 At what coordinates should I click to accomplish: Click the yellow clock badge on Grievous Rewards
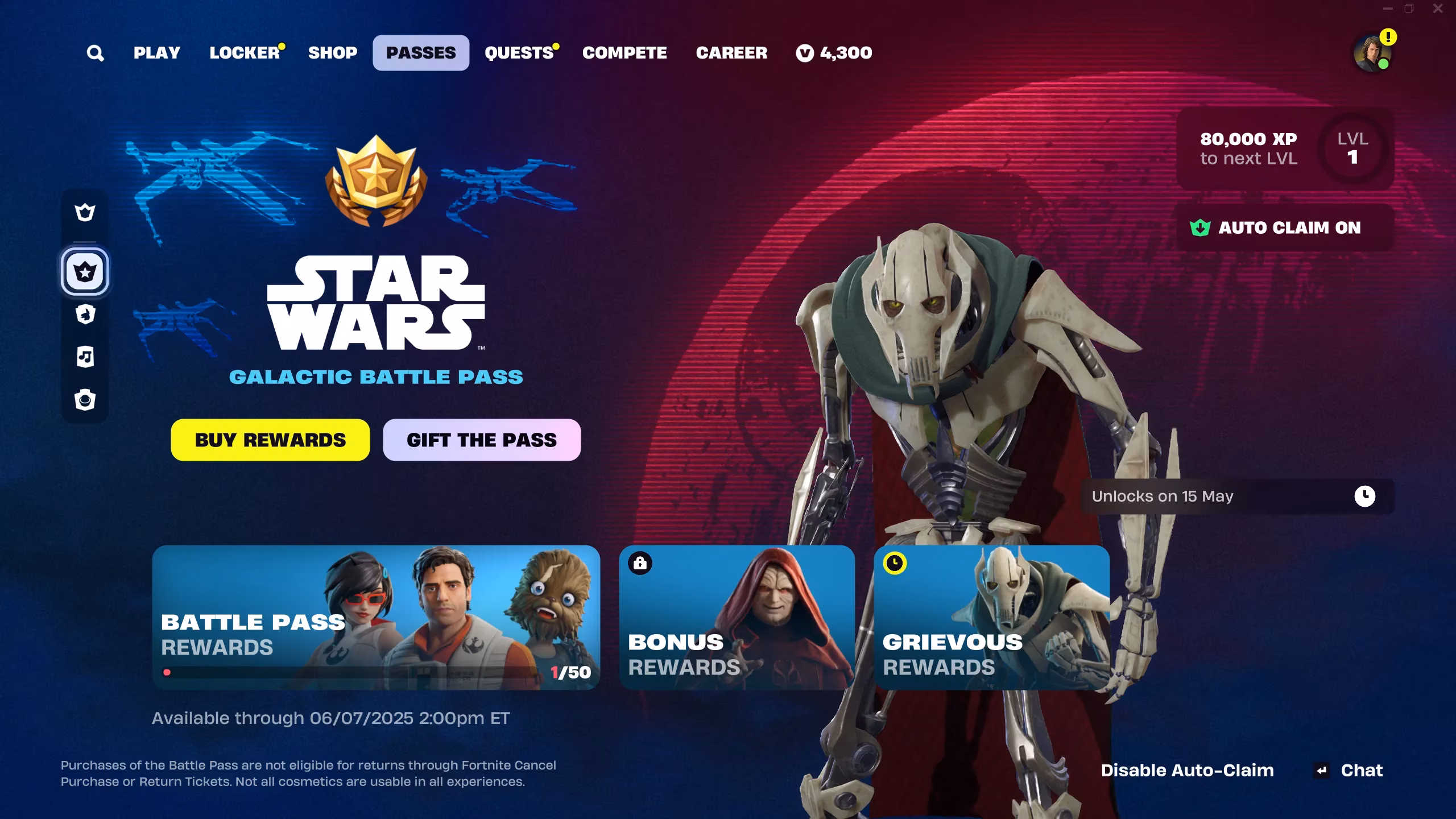(x=894, y=563)
